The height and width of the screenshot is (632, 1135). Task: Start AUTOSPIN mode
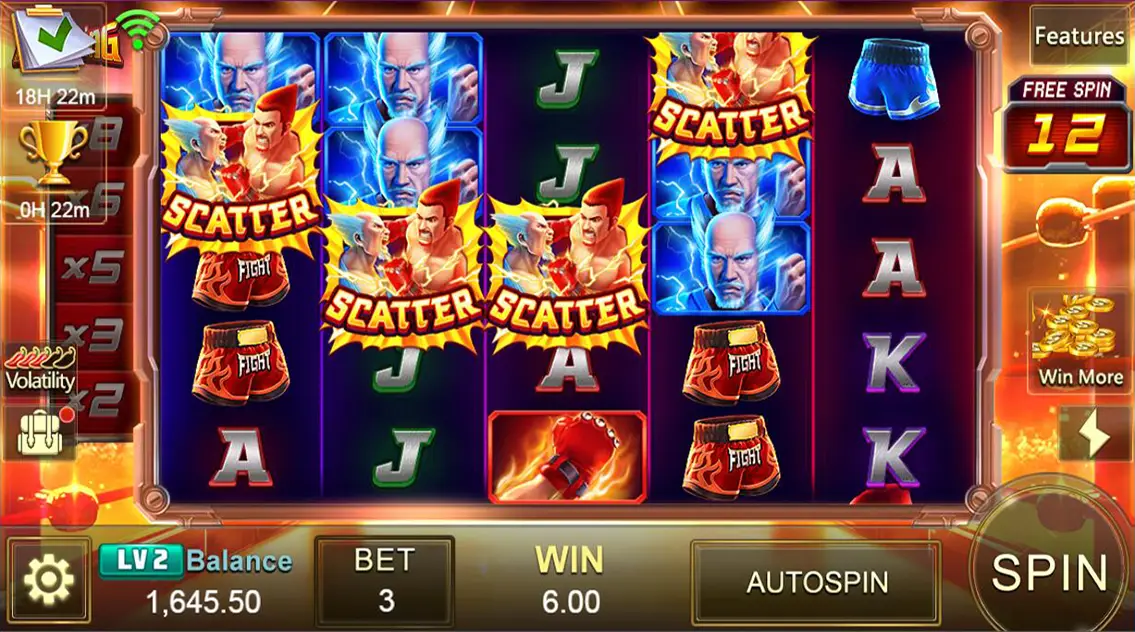coord(817,582)
